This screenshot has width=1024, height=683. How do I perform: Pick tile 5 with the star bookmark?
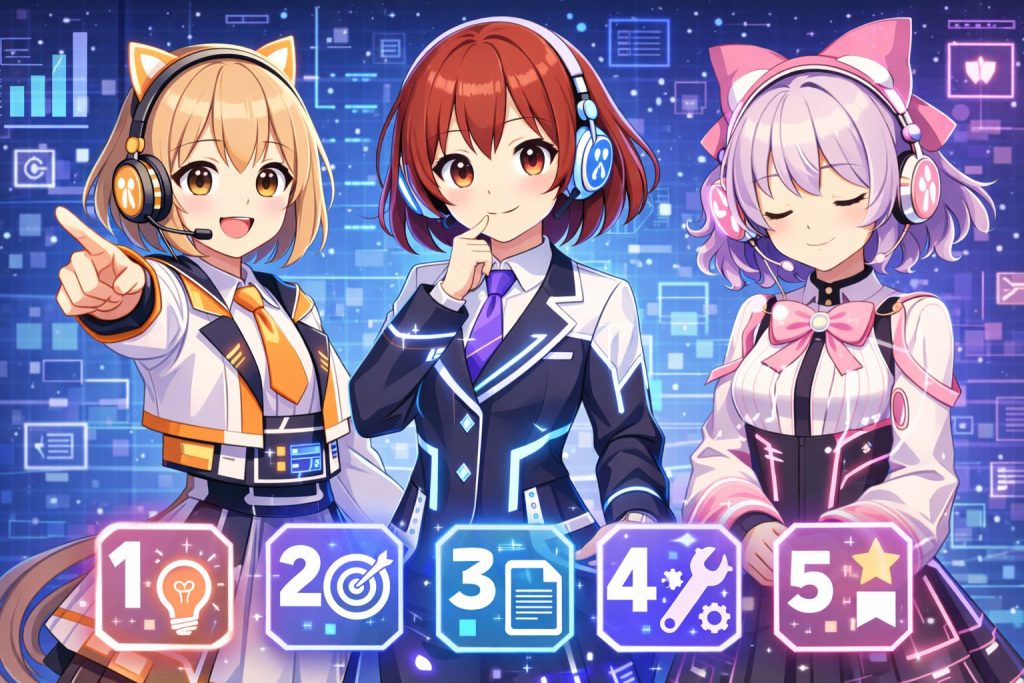838,588
